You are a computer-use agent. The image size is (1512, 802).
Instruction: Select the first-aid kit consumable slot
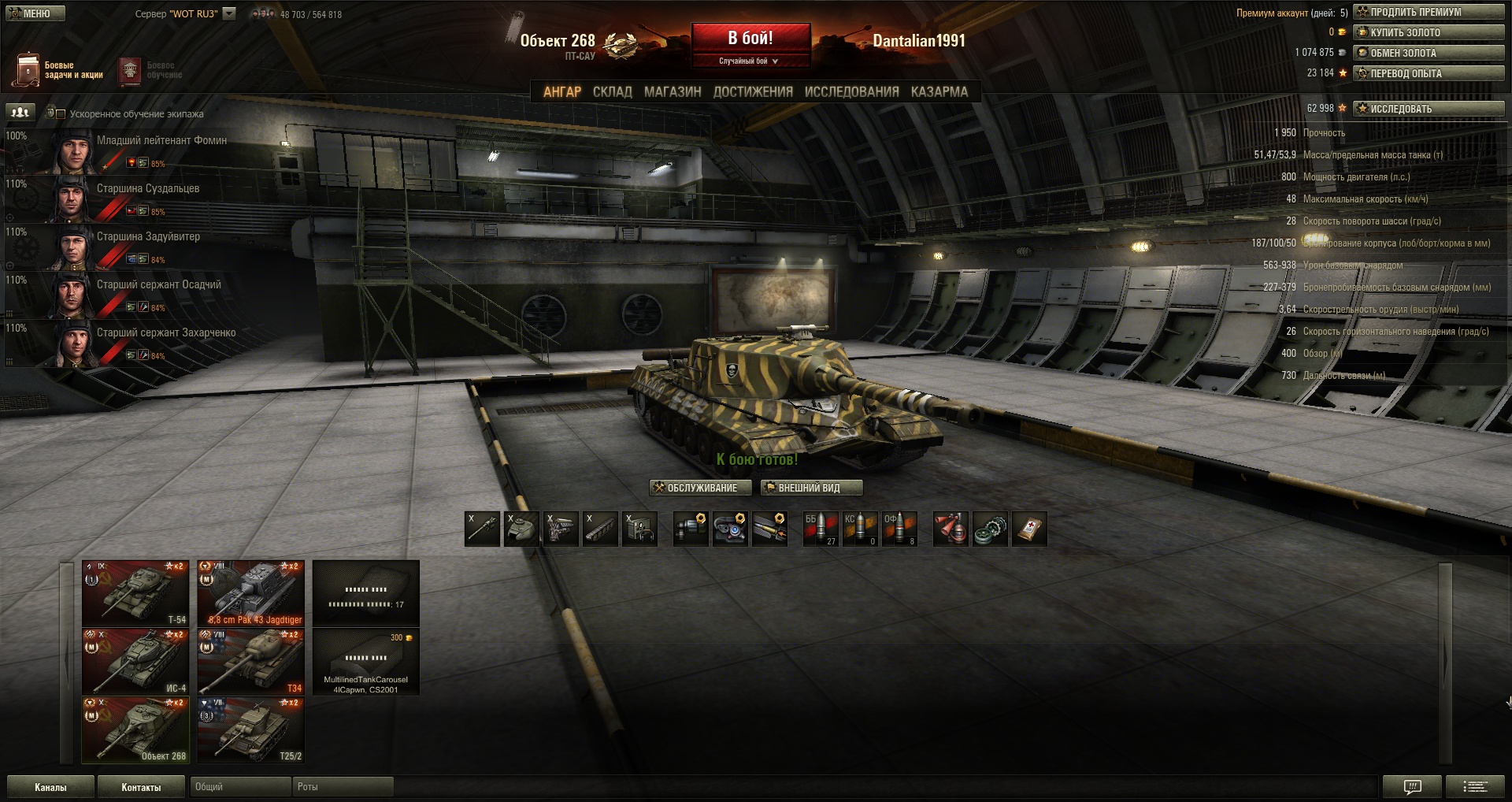[x=1029, y=529]
